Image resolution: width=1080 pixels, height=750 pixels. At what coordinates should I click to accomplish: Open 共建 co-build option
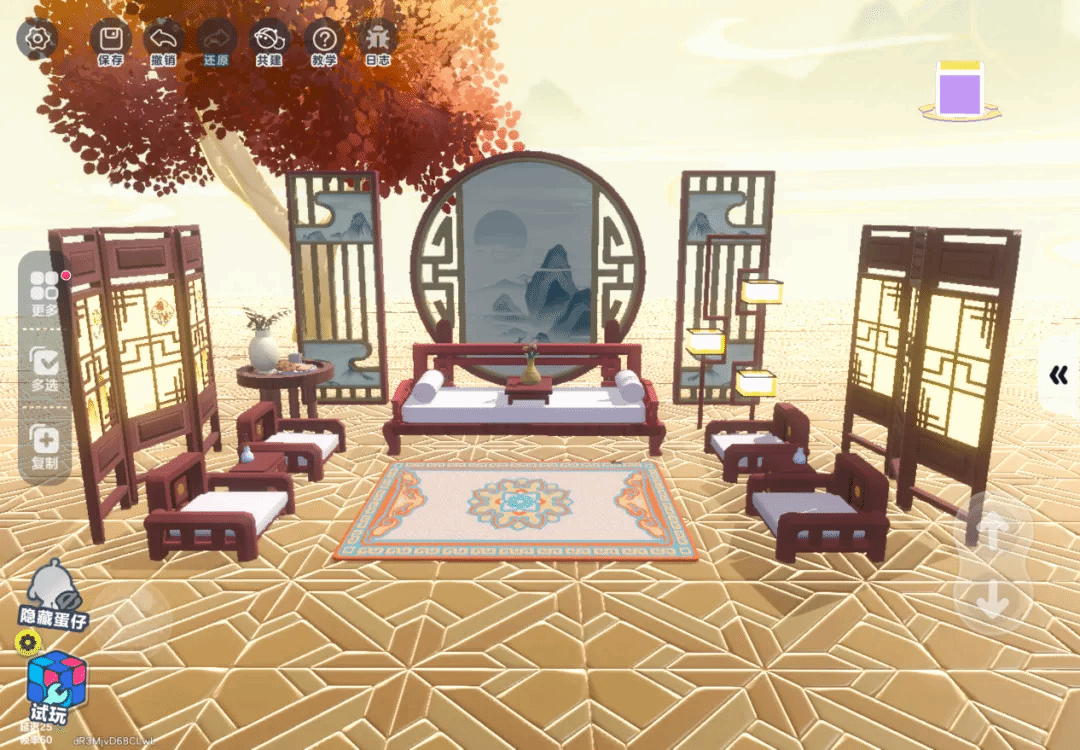(x=269, y=42)
